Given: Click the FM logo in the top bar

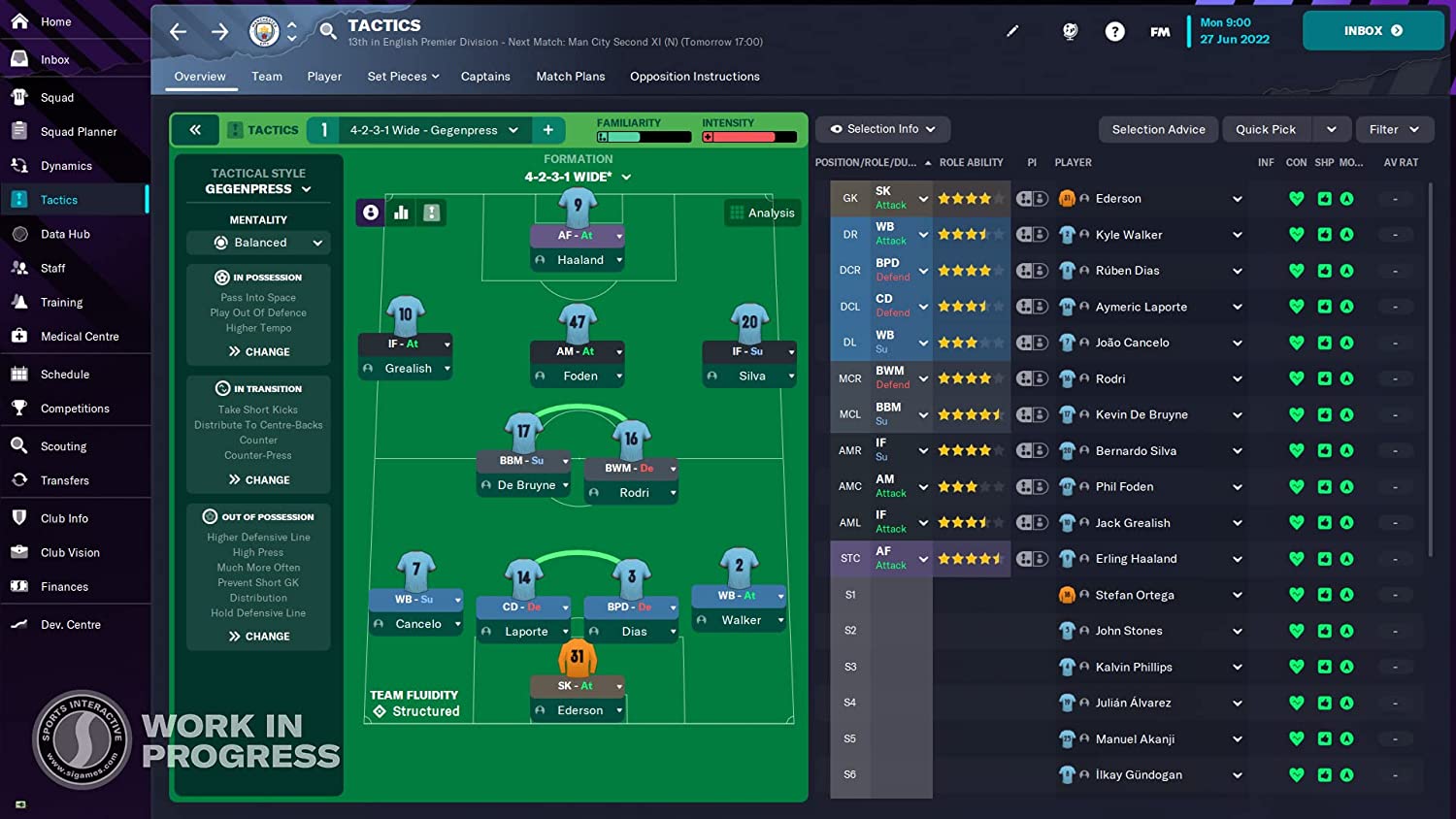Looking at the screenshot, I should click(1160, 31).
